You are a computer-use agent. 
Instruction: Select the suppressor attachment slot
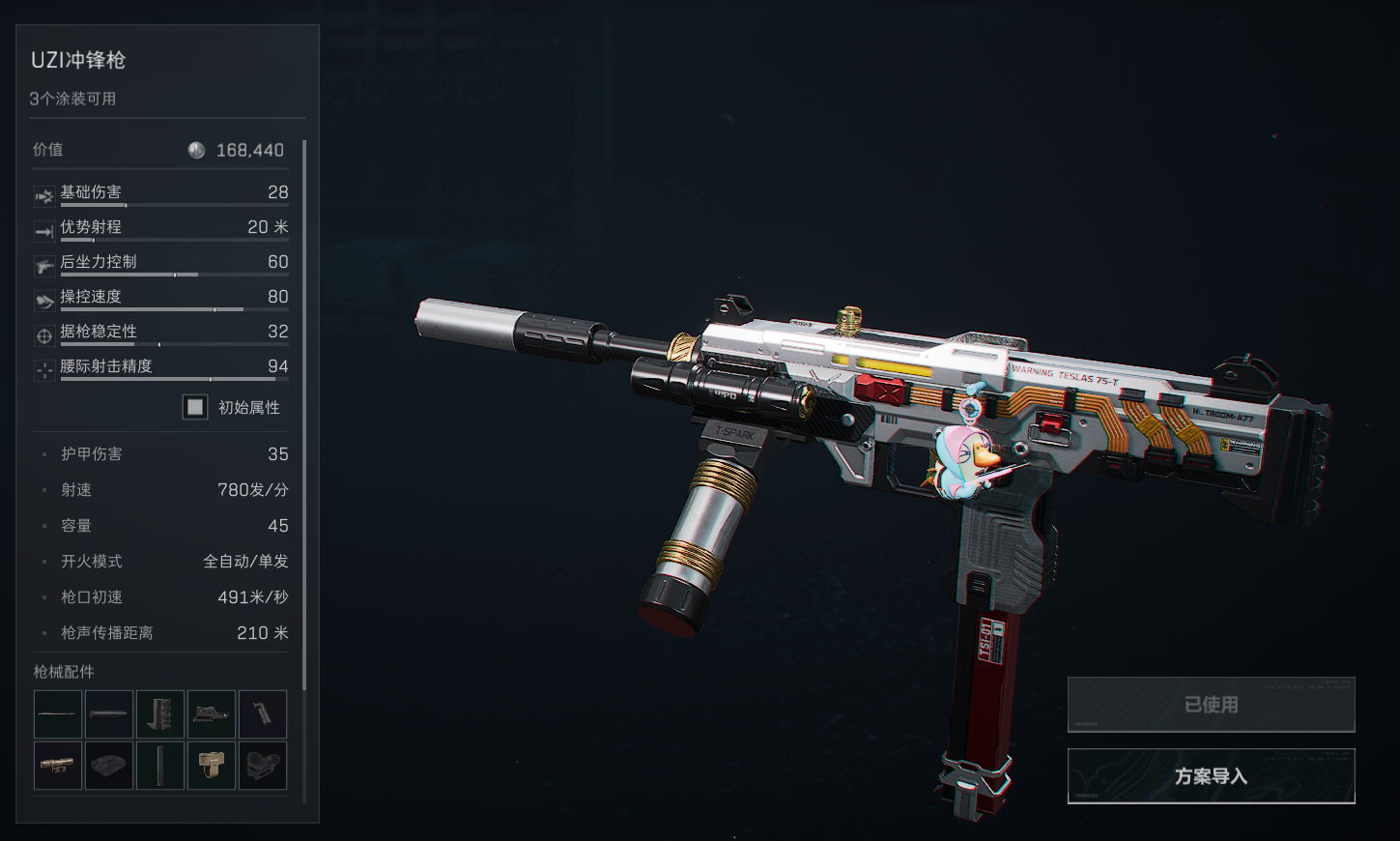click(x=109, y=714)
